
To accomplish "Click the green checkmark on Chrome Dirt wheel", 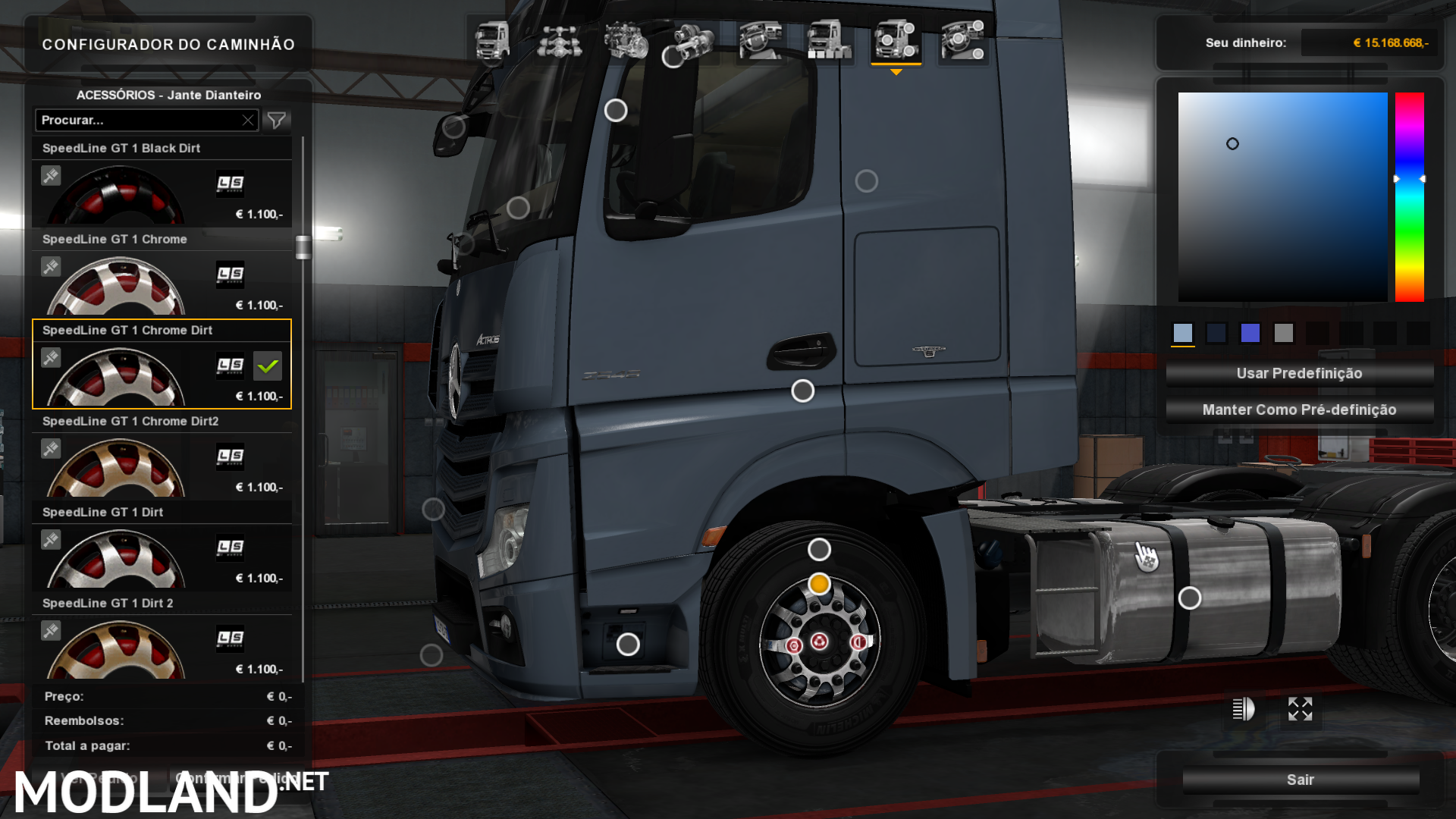I will click(x=268, y=366).
